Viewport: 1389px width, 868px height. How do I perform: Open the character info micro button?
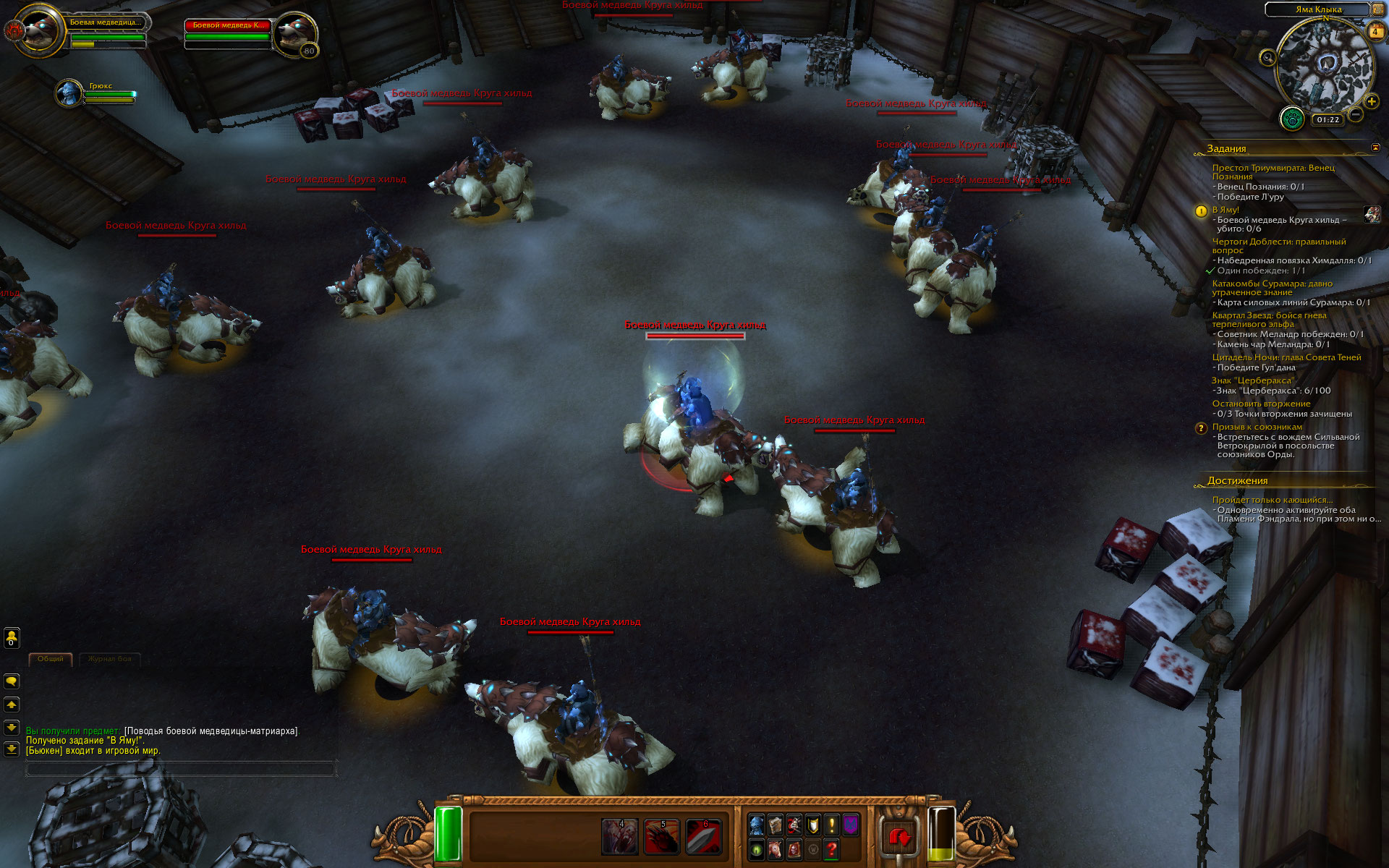[x=757, y=825]
